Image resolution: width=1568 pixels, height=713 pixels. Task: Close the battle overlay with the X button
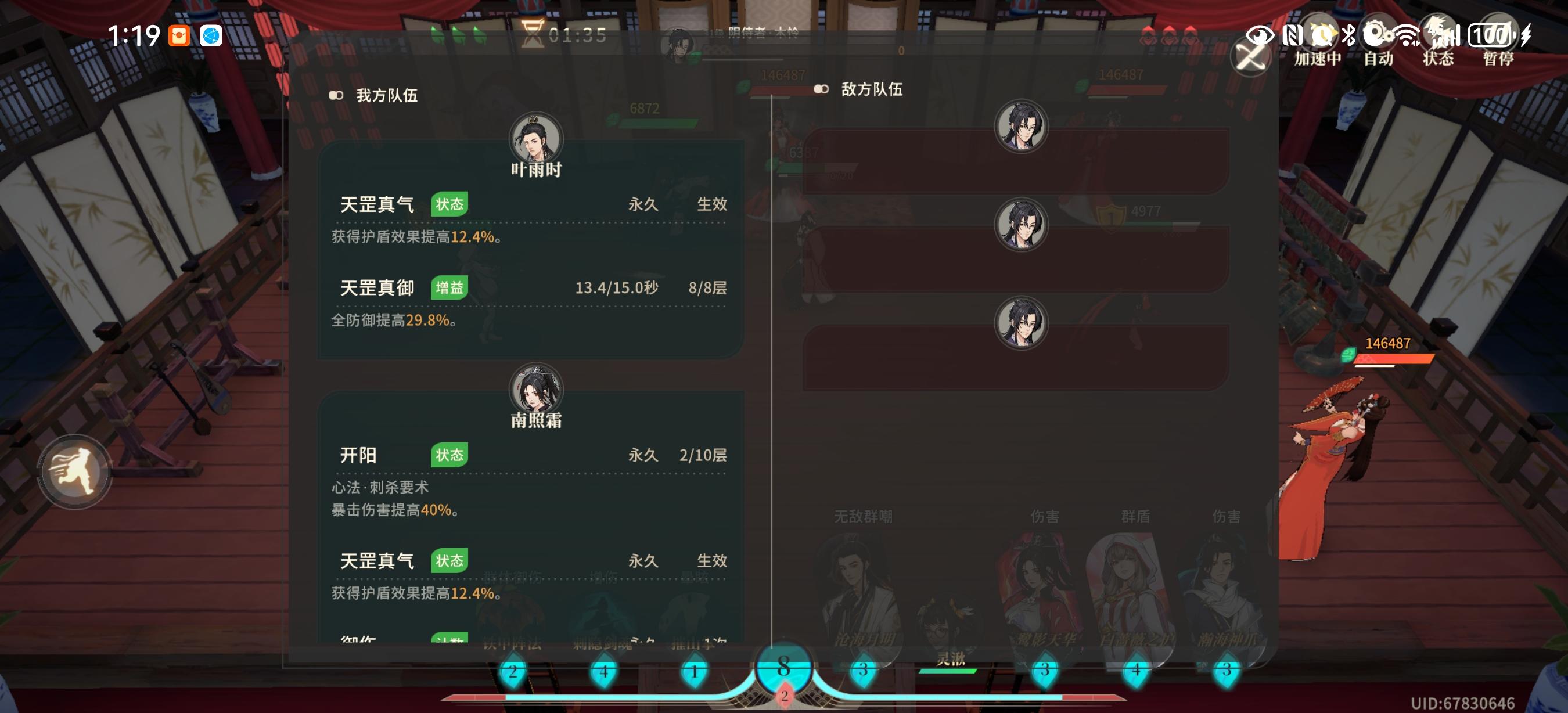pyautogui.click(x=1251, y=57)
